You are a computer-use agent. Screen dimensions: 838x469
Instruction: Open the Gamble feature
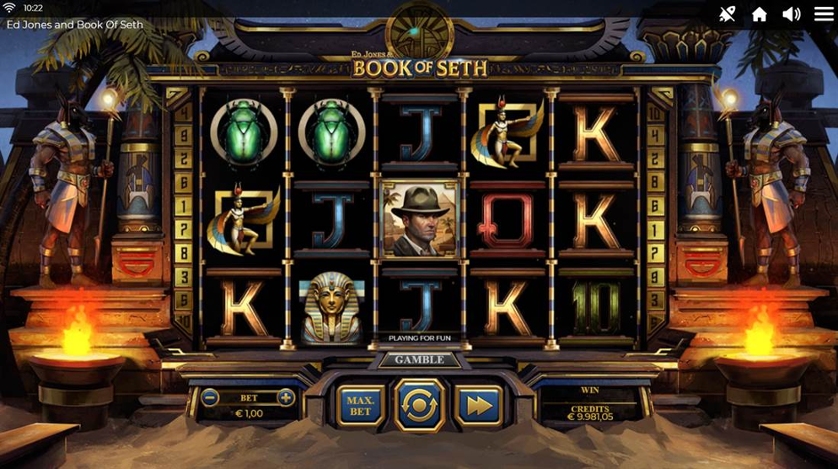[x=419, y=360]
